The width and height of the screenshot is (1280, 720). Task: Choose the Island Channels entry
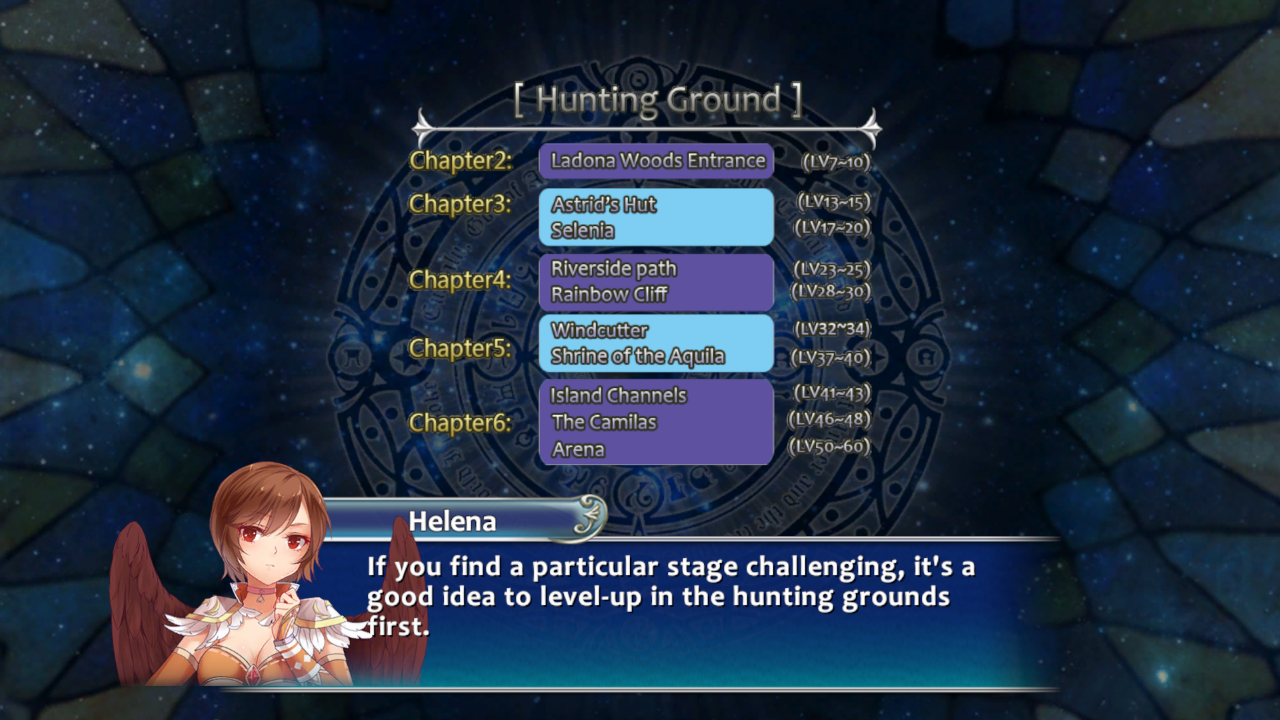click(x=618, y=396)
